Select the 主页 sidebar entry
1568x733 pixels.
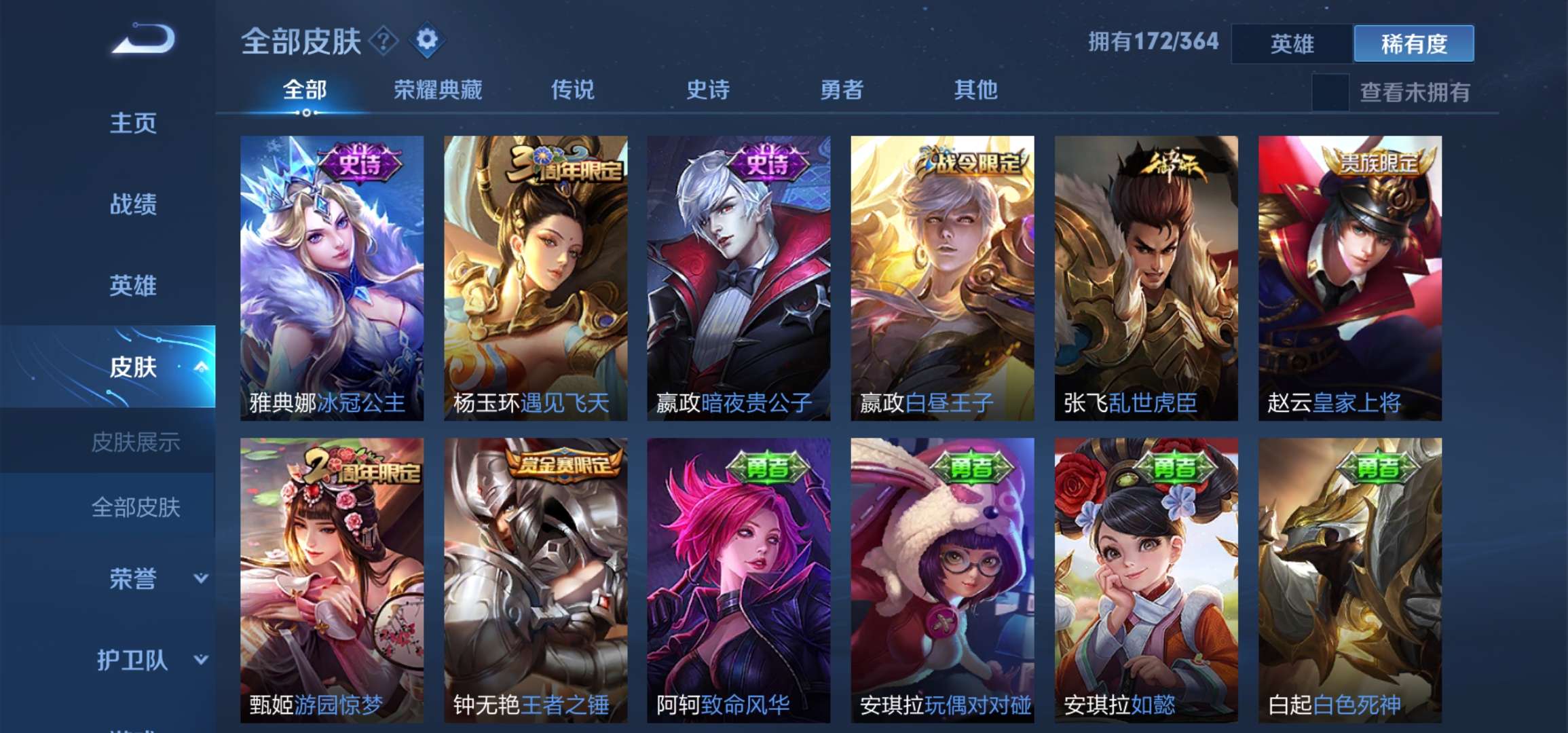point(133,124)
